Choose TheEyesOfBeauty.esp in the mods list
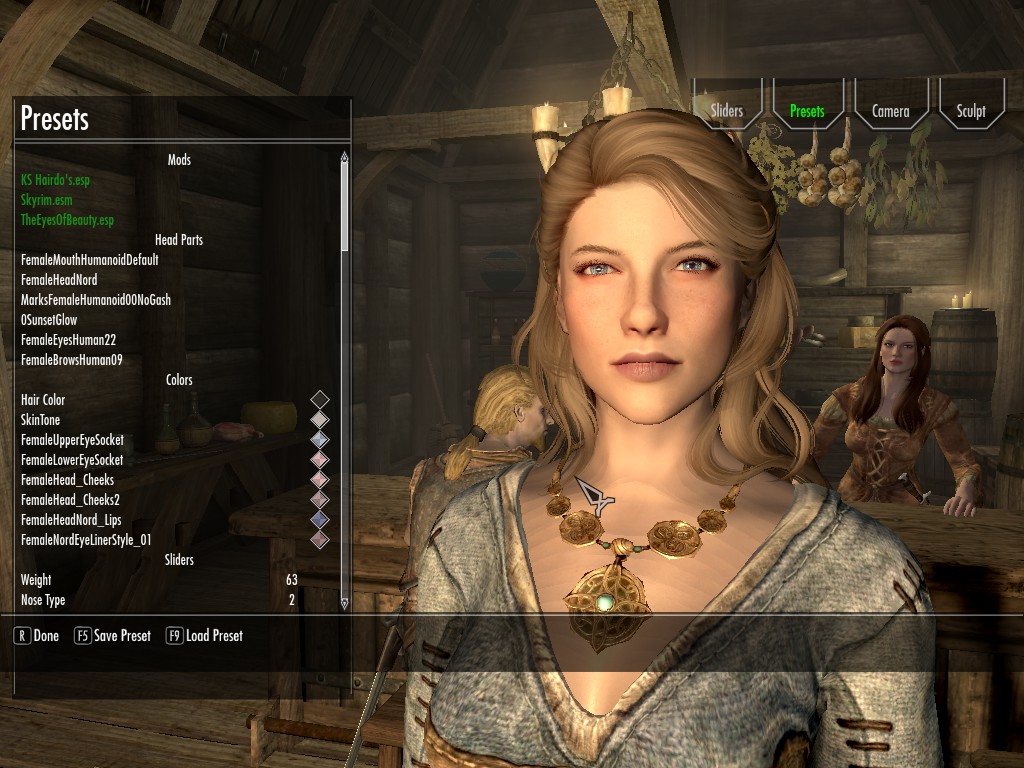The image size is (1024, 768). [67, 220]
